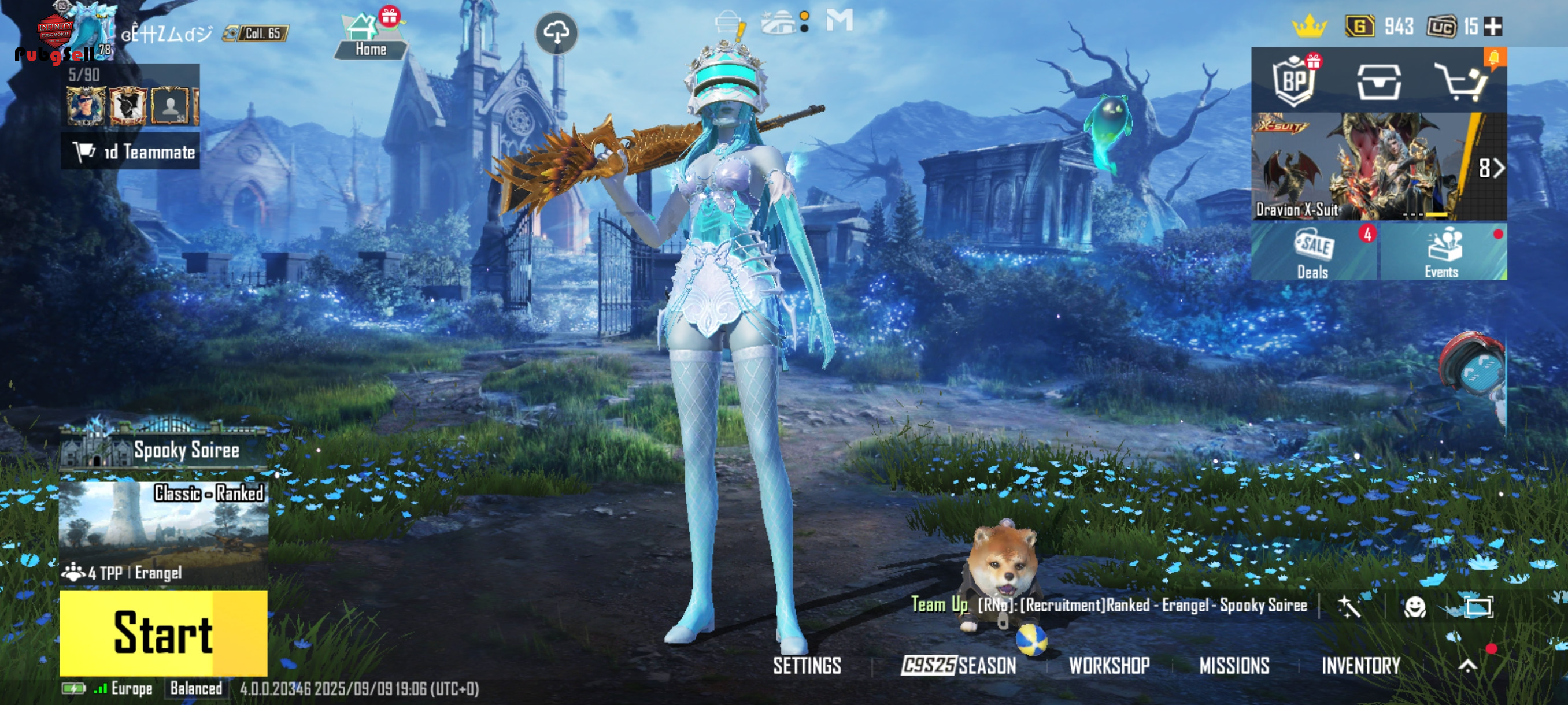
Task: Open the shopping cart shop
Action: 1462,80
